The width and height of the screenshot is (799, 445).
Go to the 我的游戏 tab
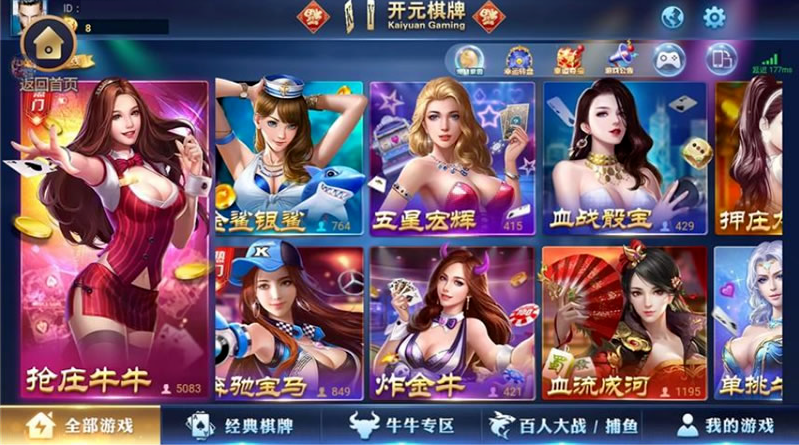(726, 425)
